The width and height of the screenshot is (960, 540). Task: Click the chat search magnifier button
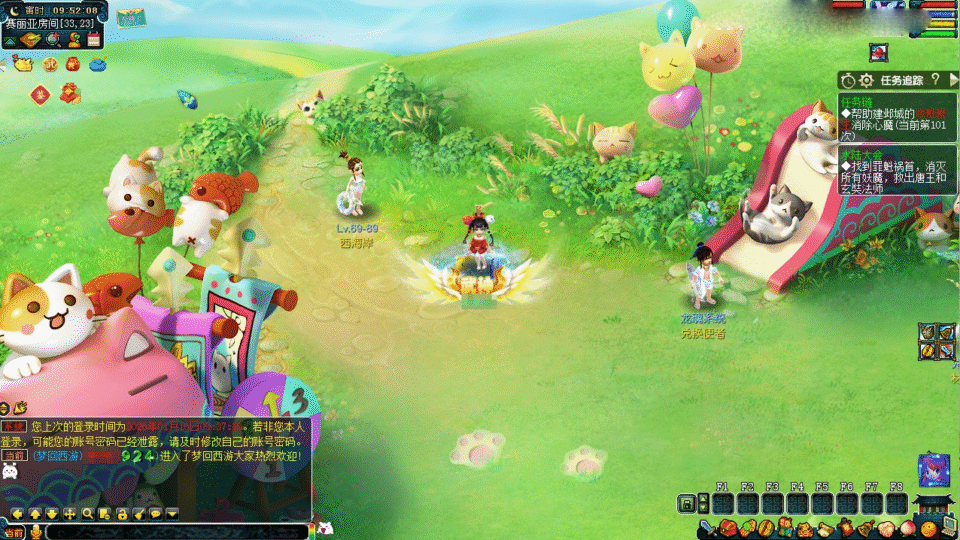click(x=88, y=514)
